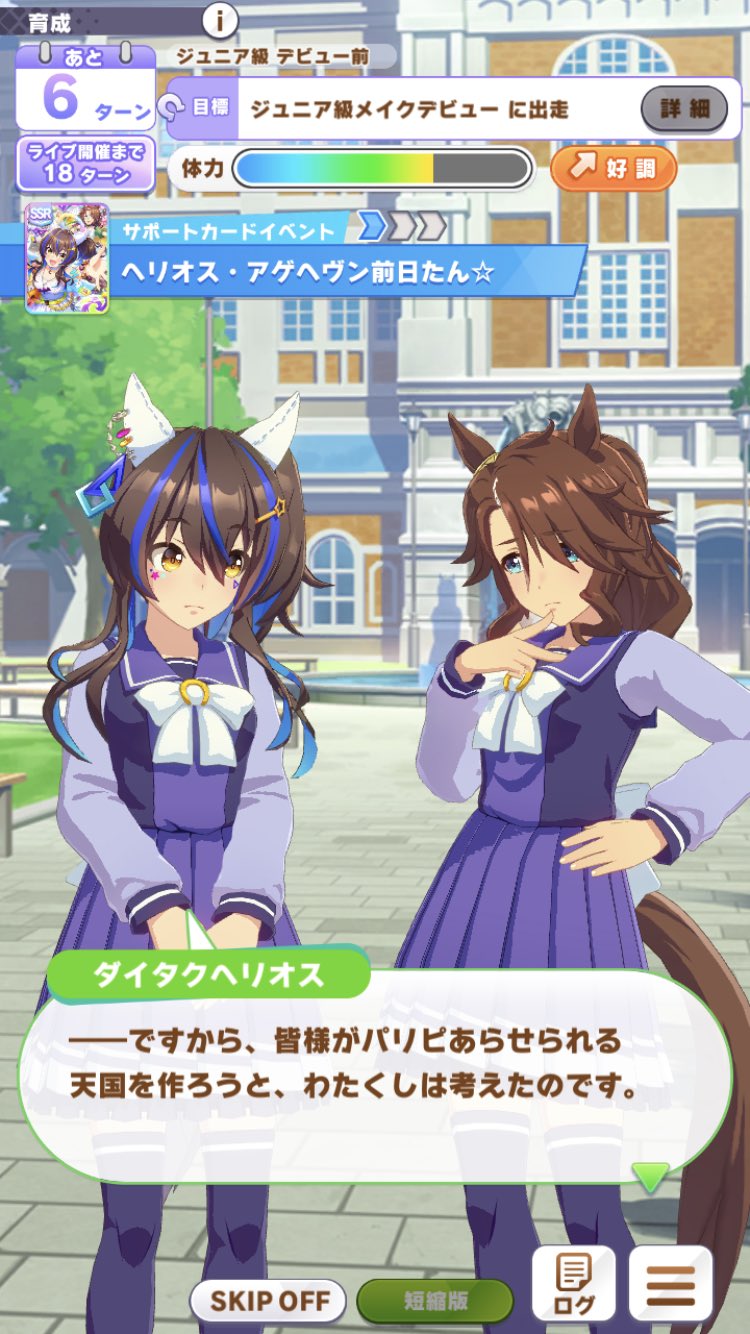Tap the info "i" icon
This screenshot has width=750, height=1334.
tap(220, 19)
